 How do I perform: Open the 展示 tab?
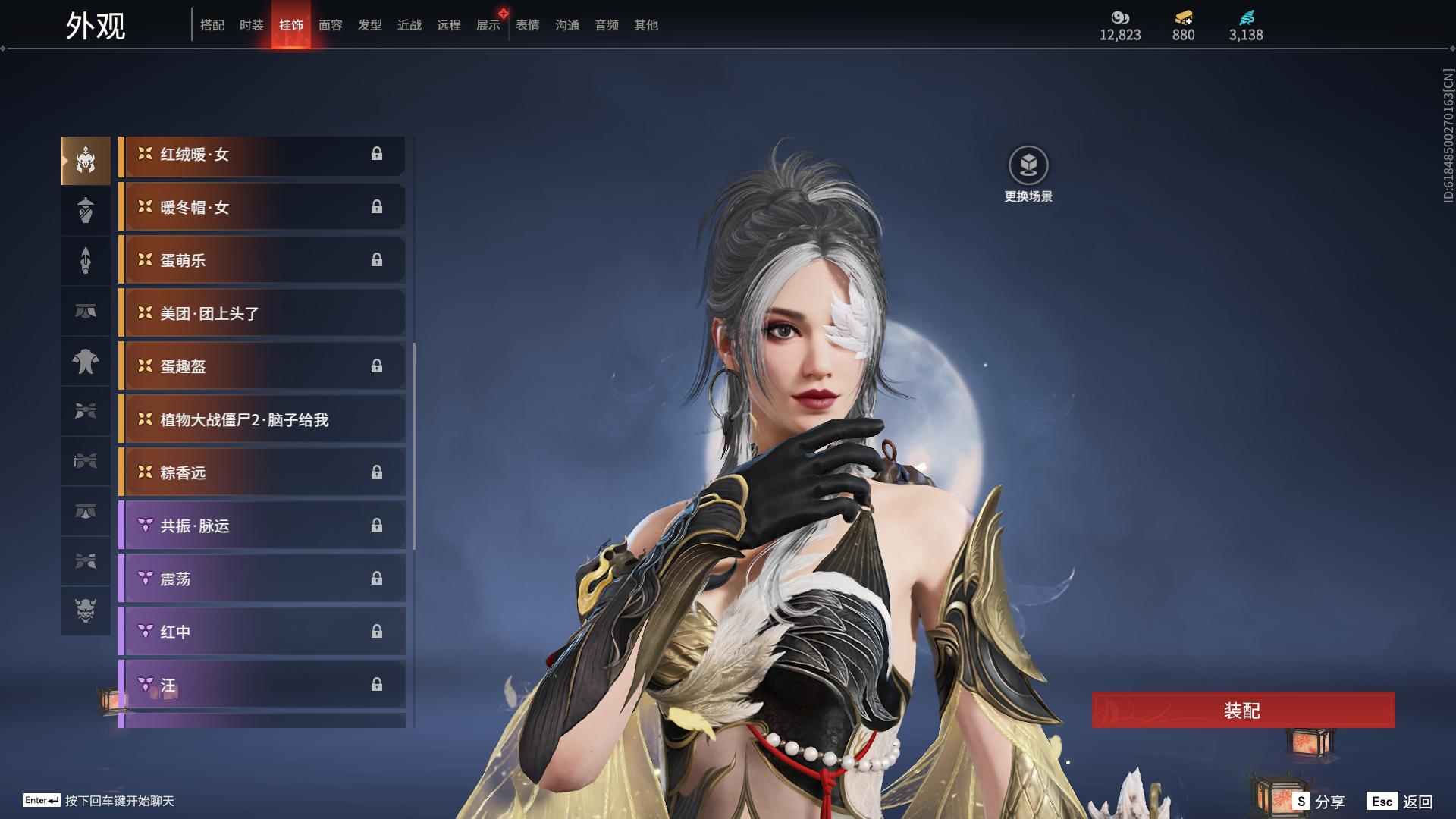tap(488, 25)
